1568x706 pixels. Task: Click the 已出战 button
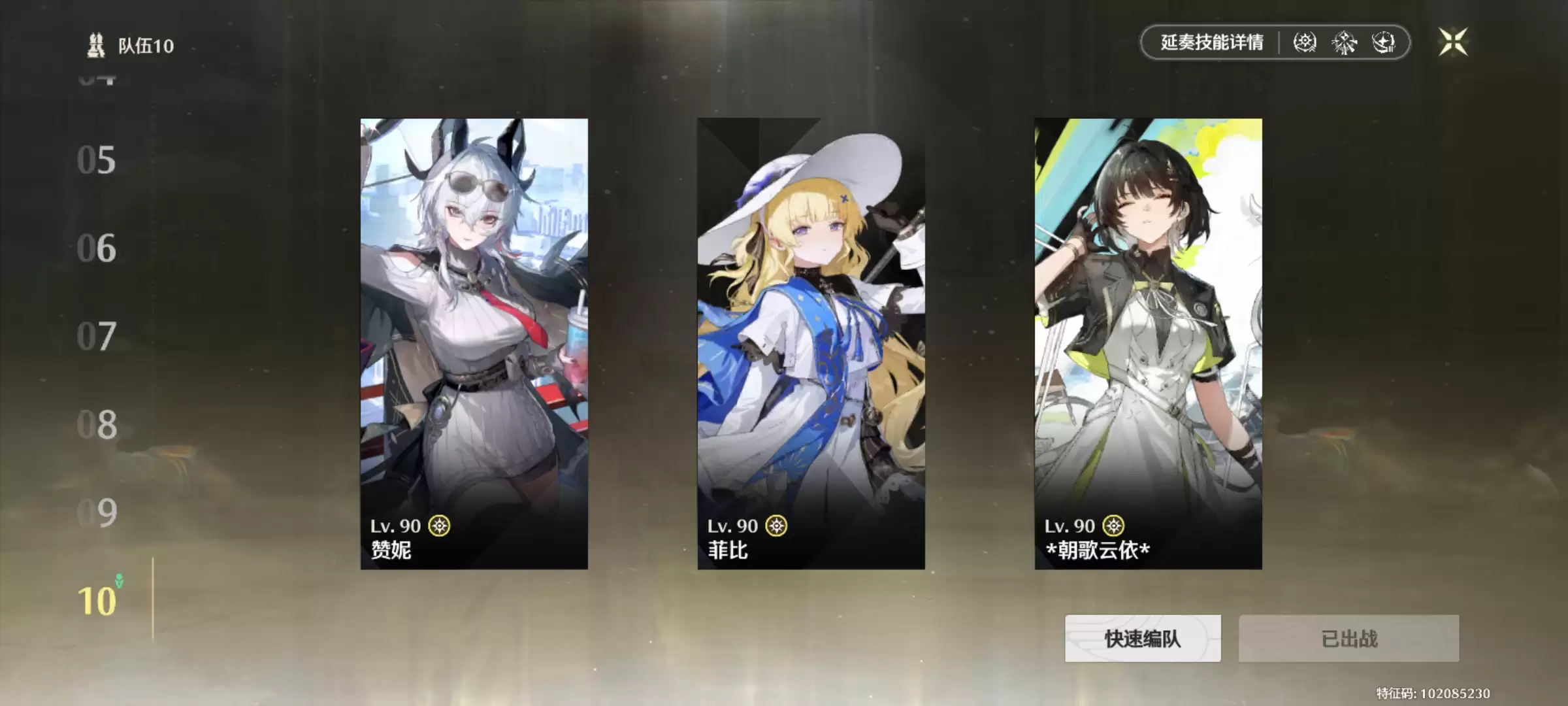[1349, 639]
